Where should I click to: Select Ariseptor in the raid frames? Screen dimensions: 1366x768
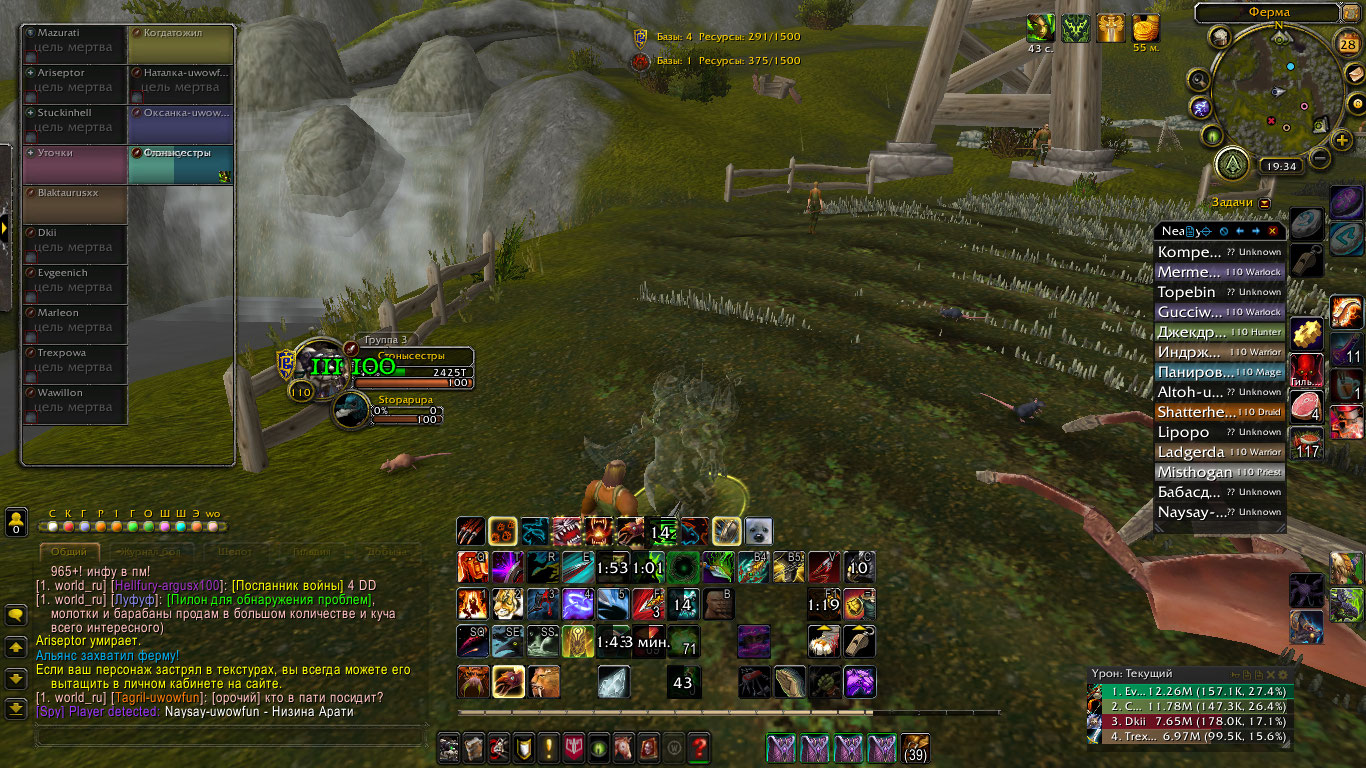point(76,80)
